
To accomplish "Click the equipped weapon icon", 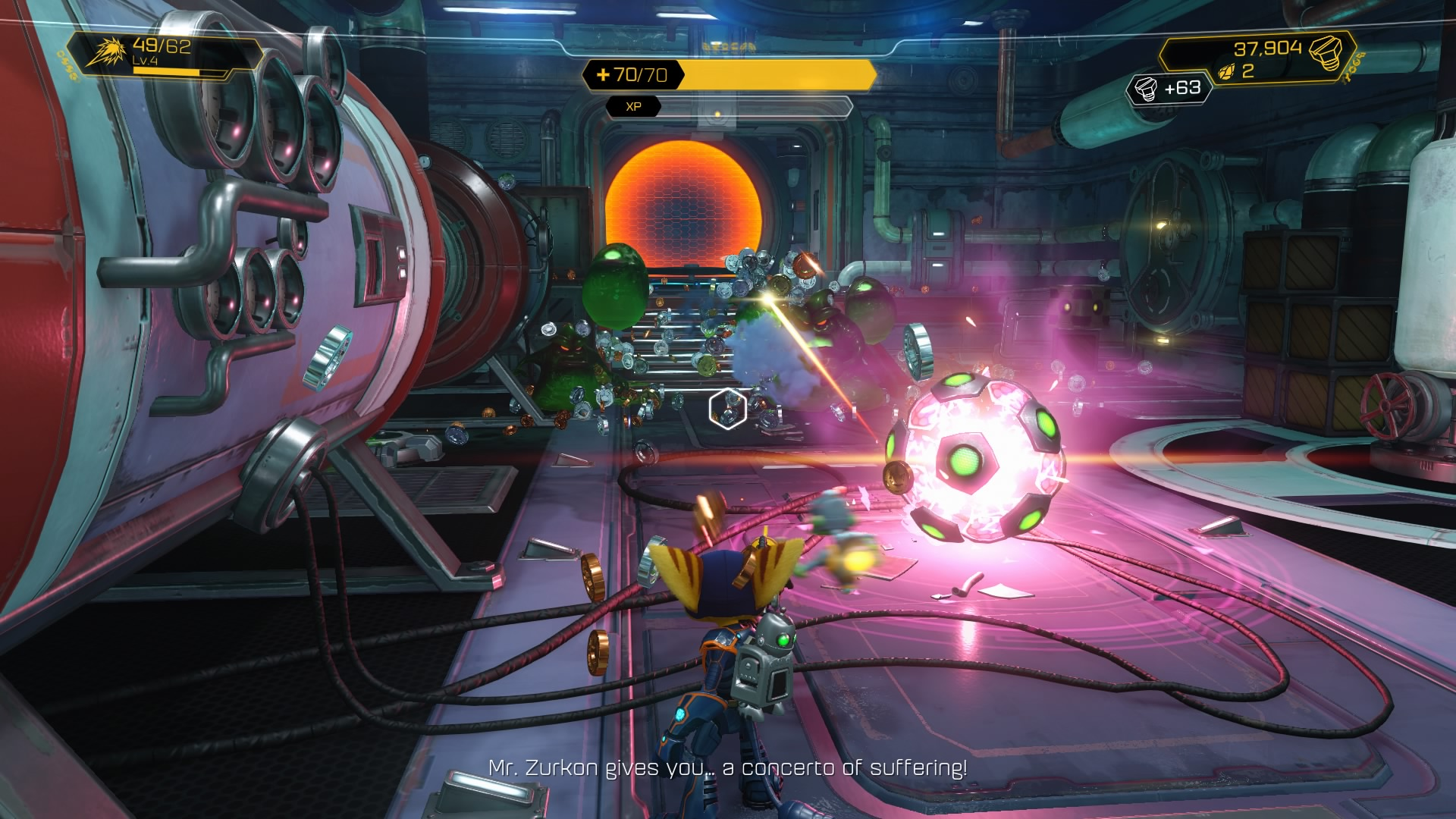I will (x=105, y=52).
